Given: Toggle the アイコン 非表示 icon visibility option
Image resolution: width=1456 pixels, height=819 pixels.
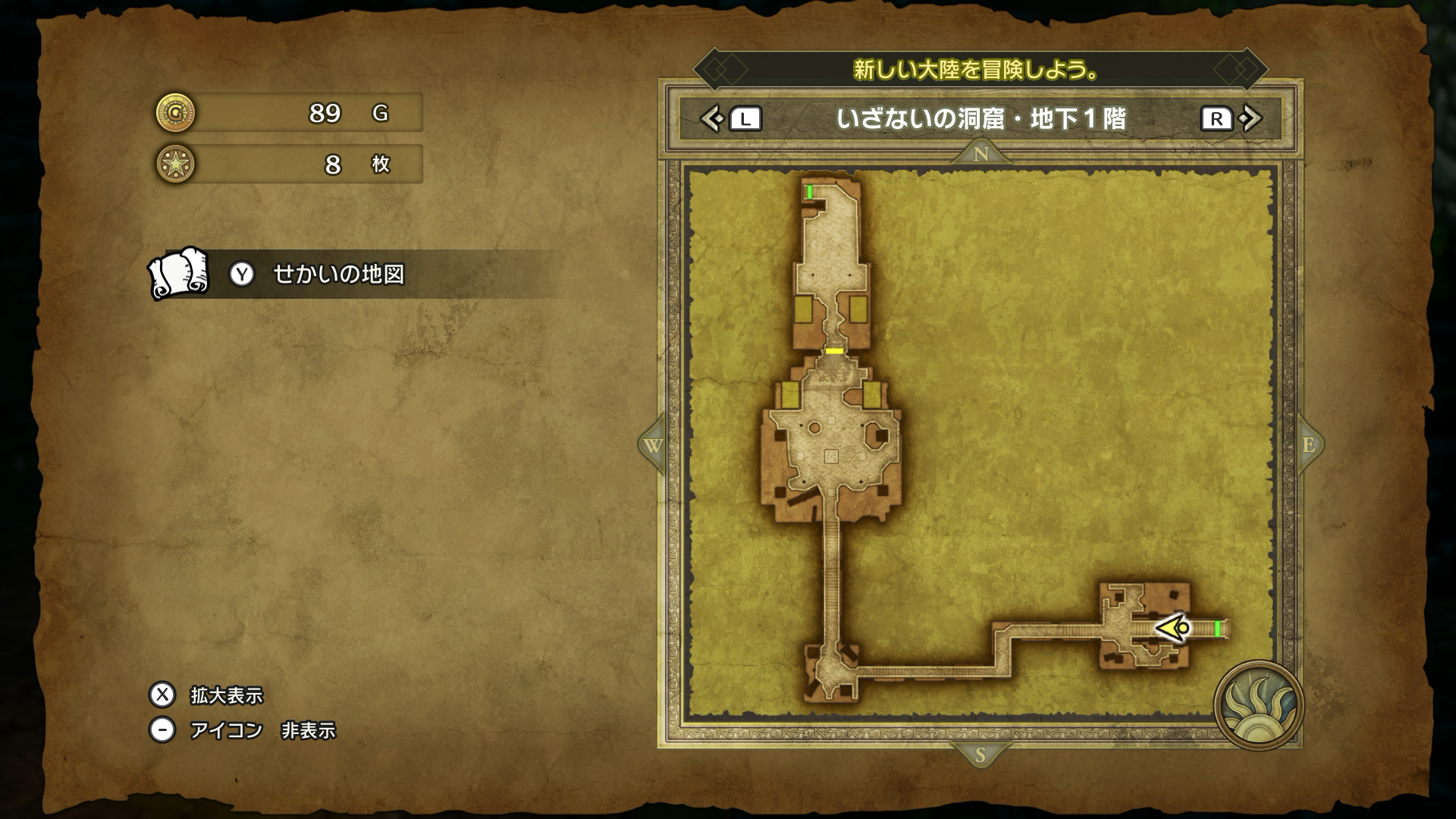Looking at the screenshot, I should tap(262, 730).
